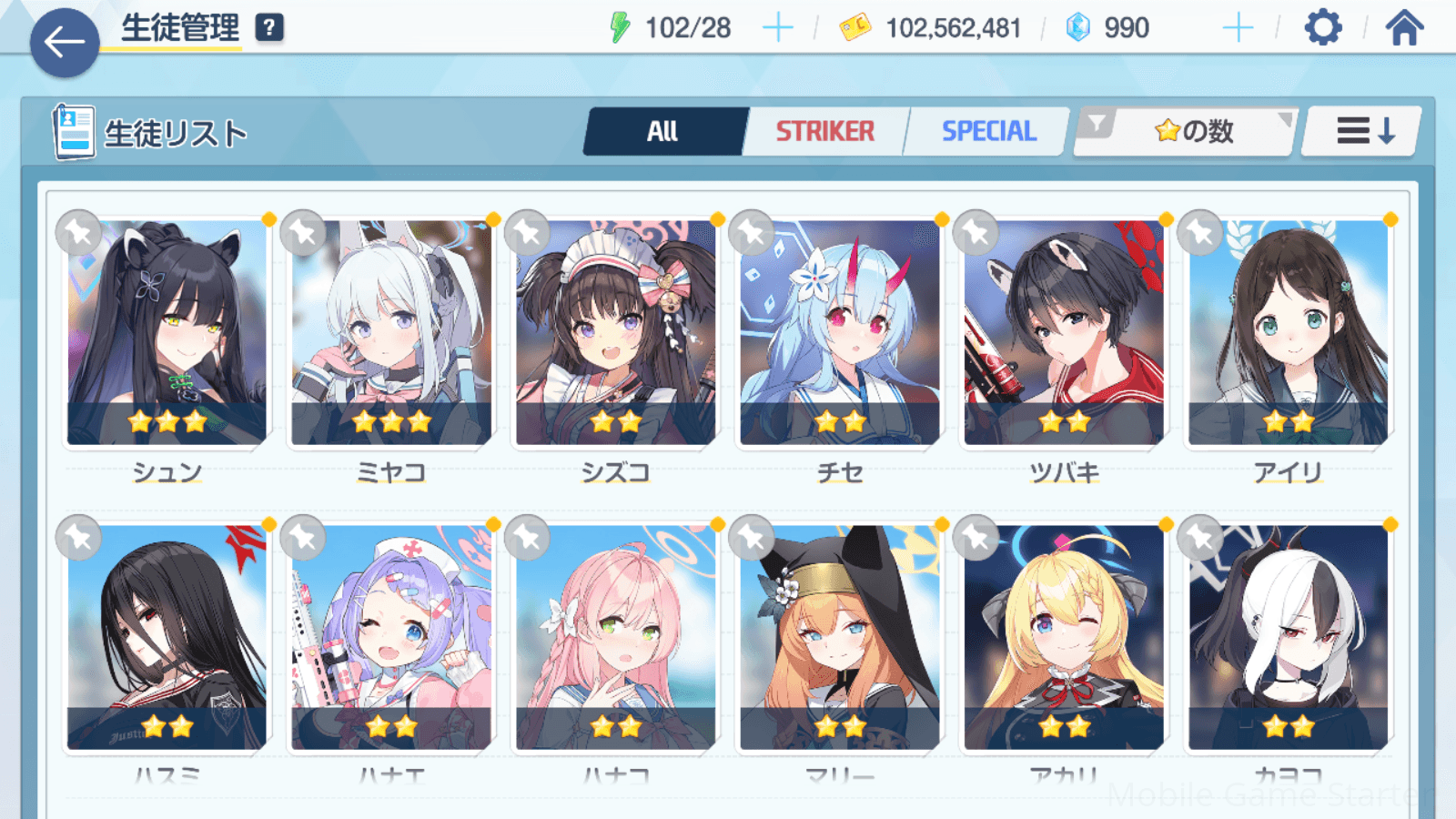Viewport: 1456px width, 819px height.
Task: Select the black-haired ハスミ card
Action: click(x=167, y=637)
